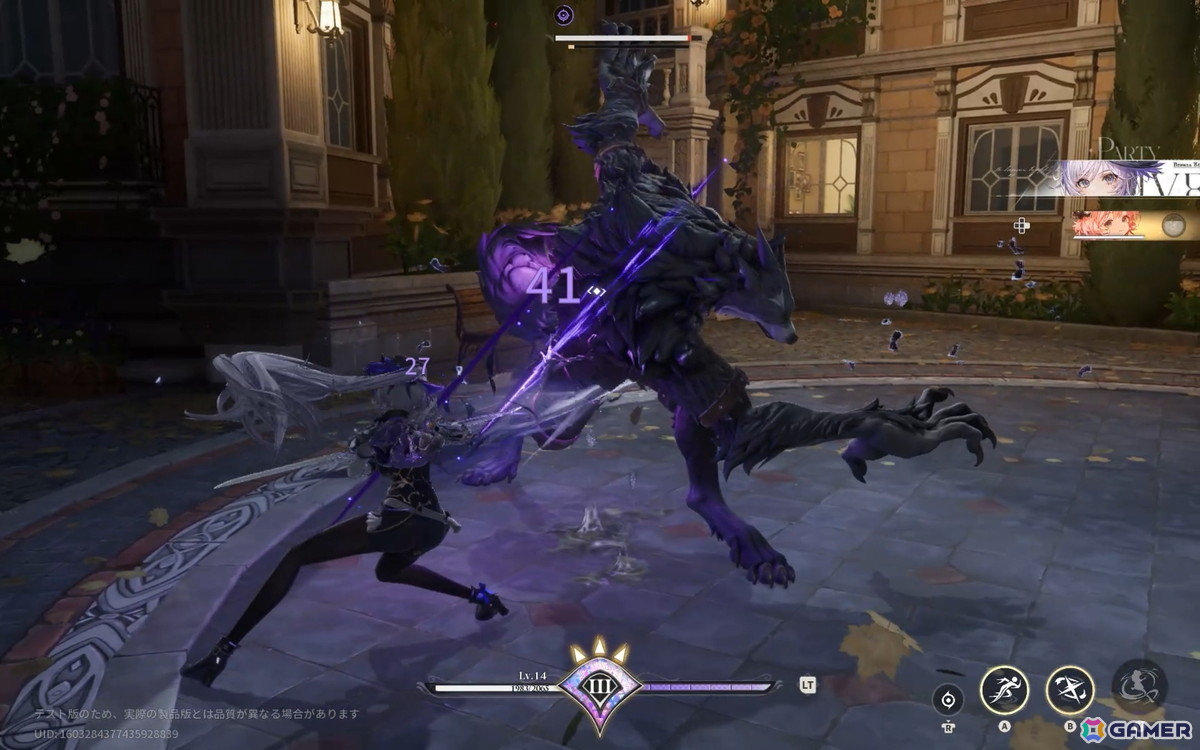Activate the running-figure dash skill
The width and height of the screenshot is (1200, 750).
coord(1004,689)
